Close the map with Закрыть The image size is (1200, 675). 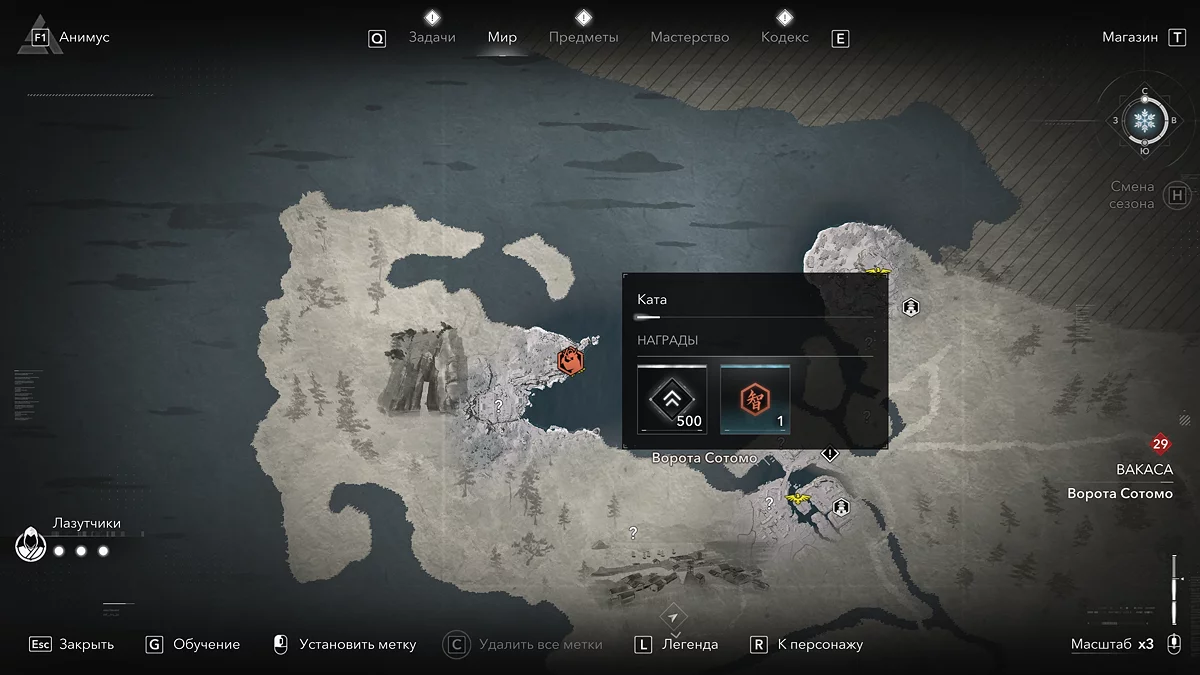point(86,644)
